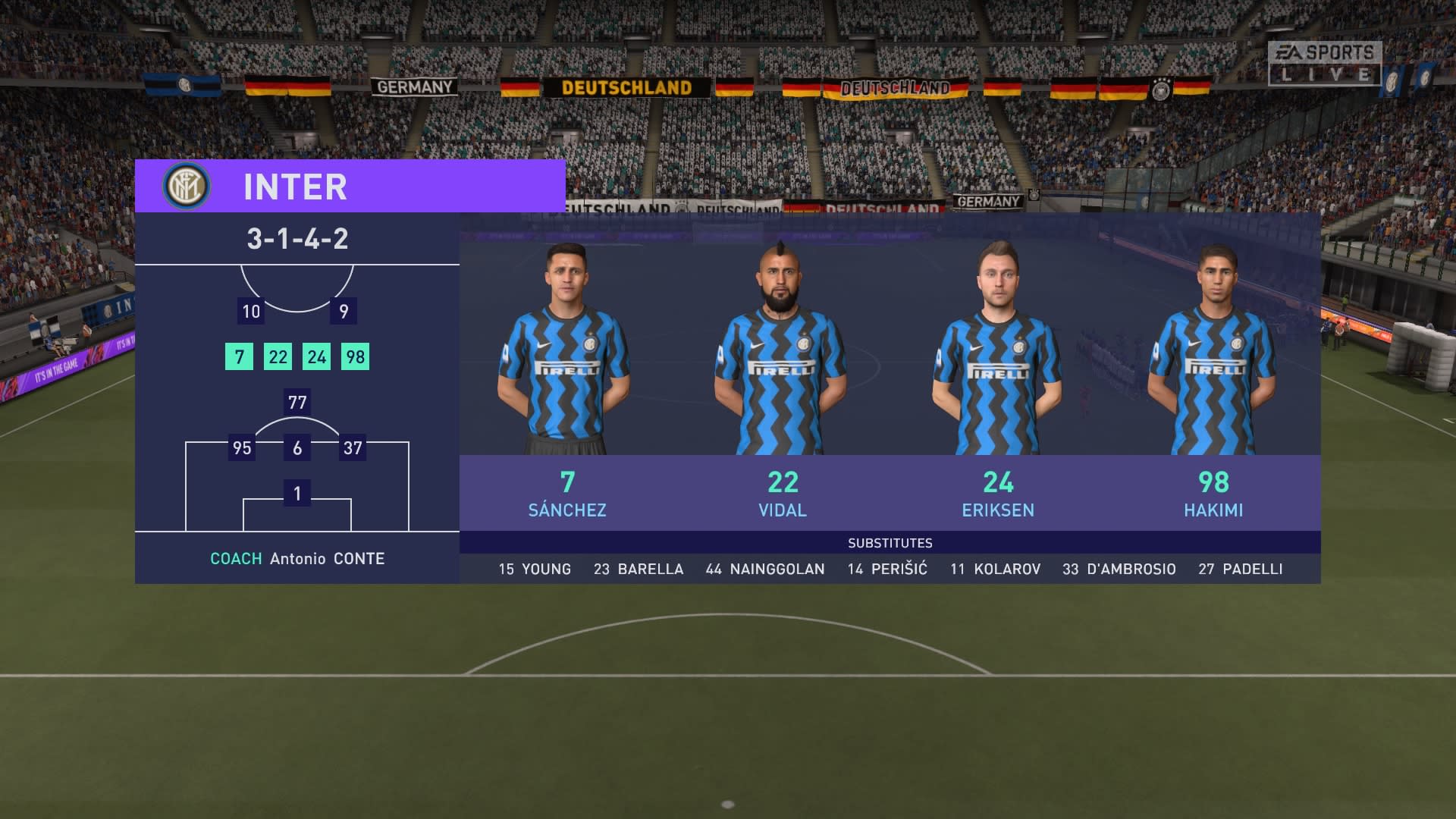Select number 77 tile in formation diagram
Screen dimensions: 1456x819
coord(297,402)
